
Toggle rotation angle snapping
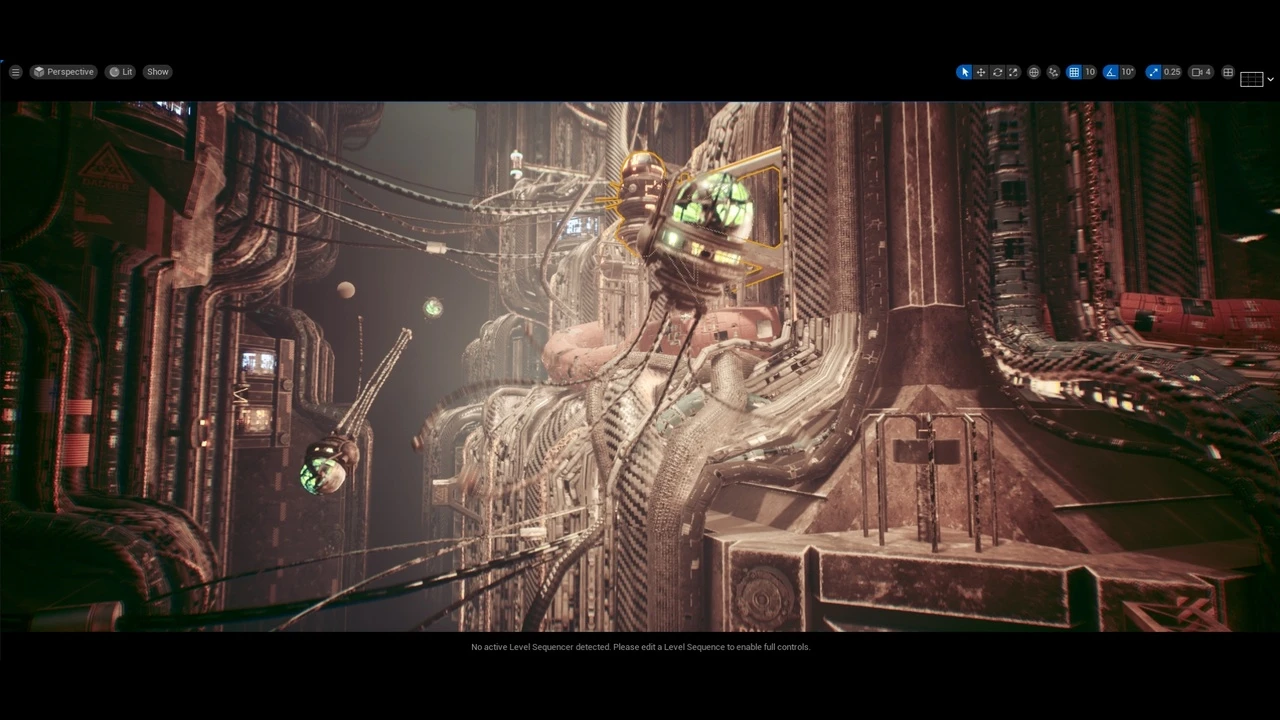pos(1111,72)
